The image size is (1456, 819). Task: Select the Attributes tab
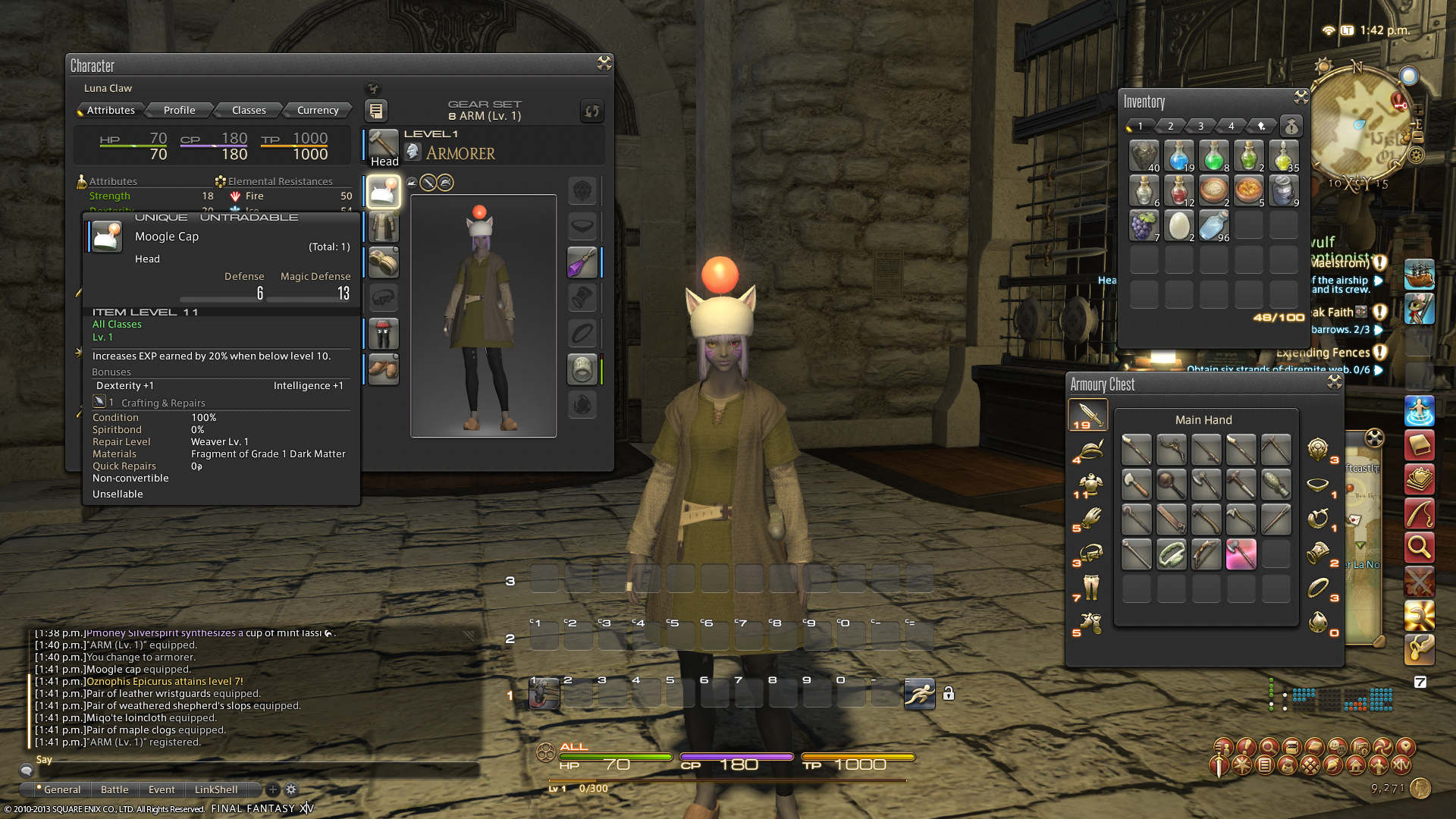click(111, 110)
